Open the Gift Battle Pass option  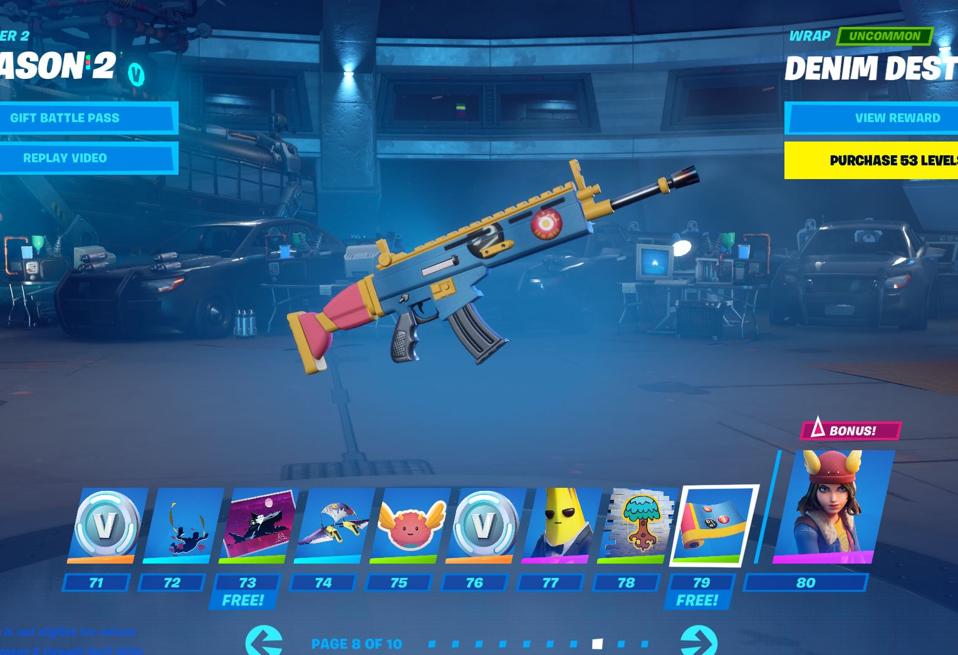coord(88,118)
